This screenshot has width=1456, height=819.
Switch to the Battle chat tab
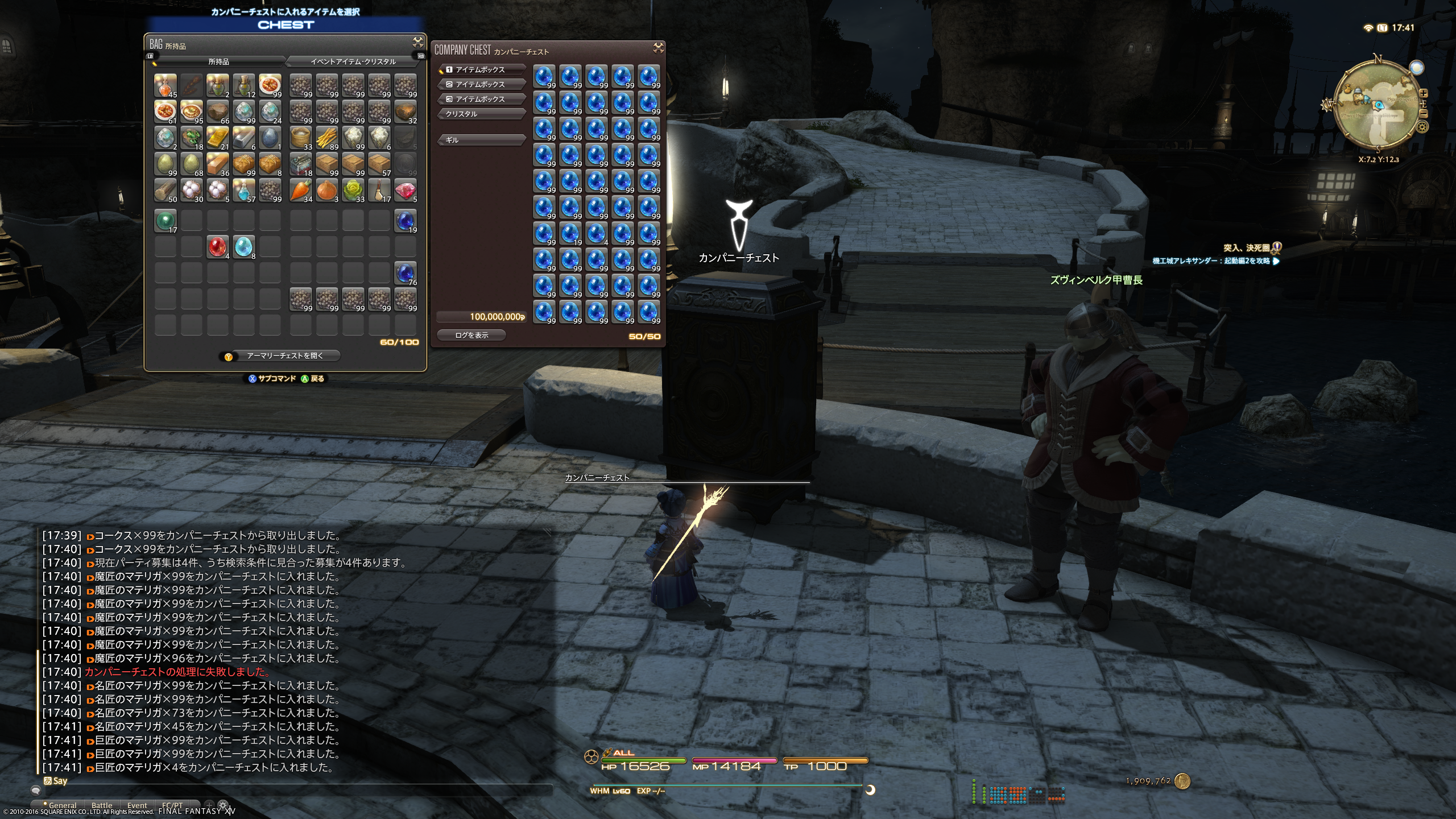[x=102, y=805]
